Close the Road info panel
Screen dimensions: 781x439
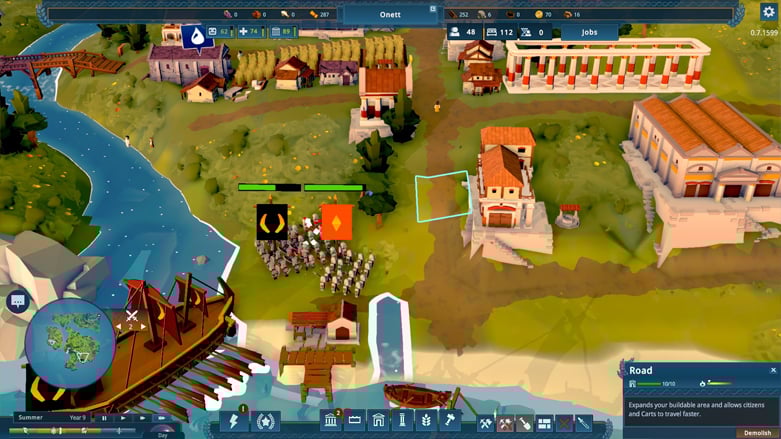tap(773, 370)
